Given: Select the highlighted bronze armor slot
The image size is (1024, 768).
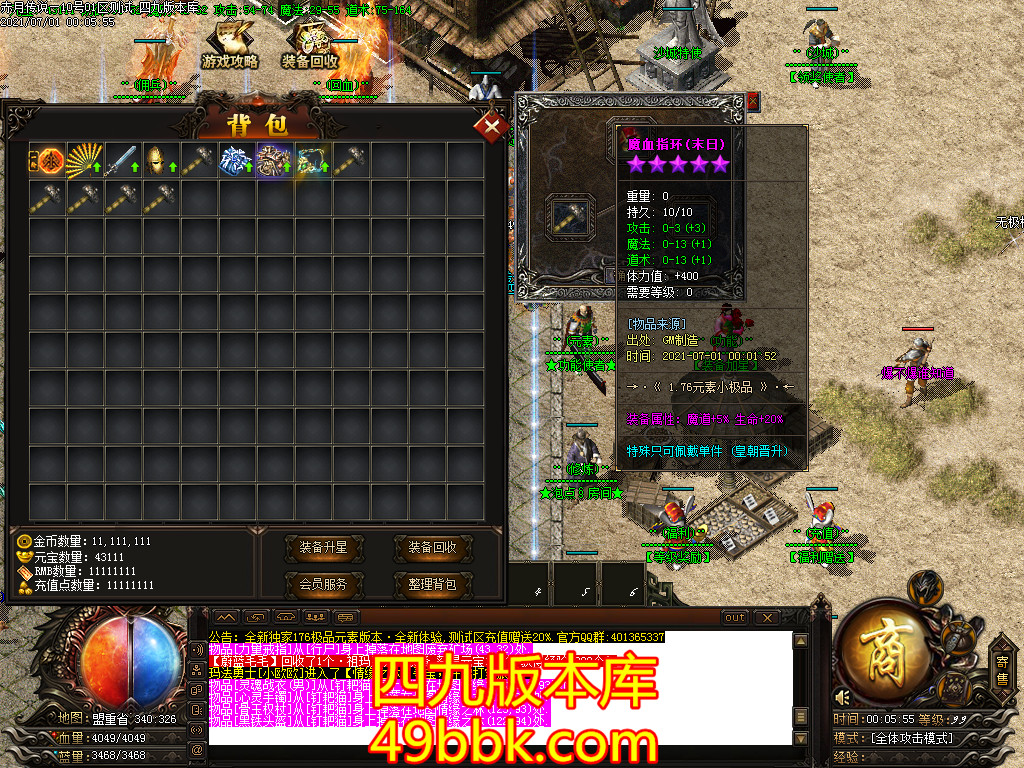Looking at the screenshot, I should pos(275,161).
